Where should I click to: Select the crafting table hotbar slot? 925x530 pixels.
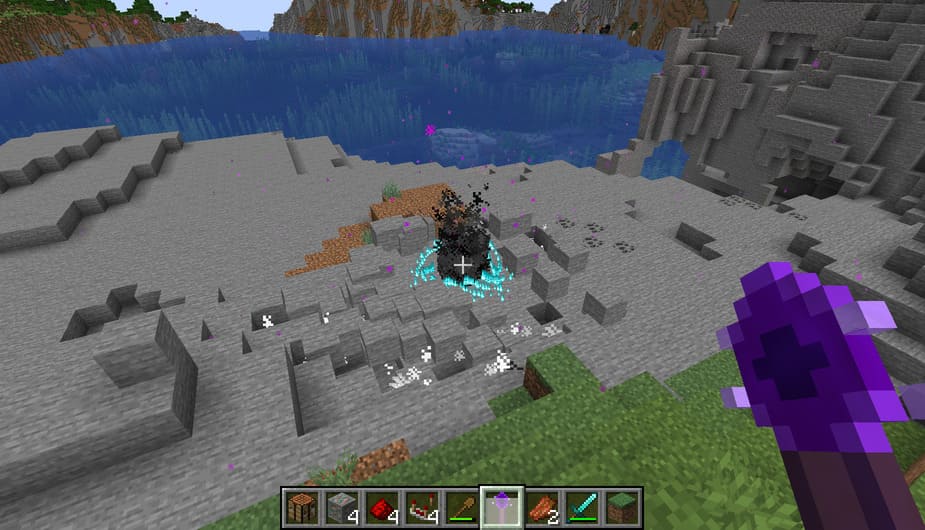[x=299, y=507]
